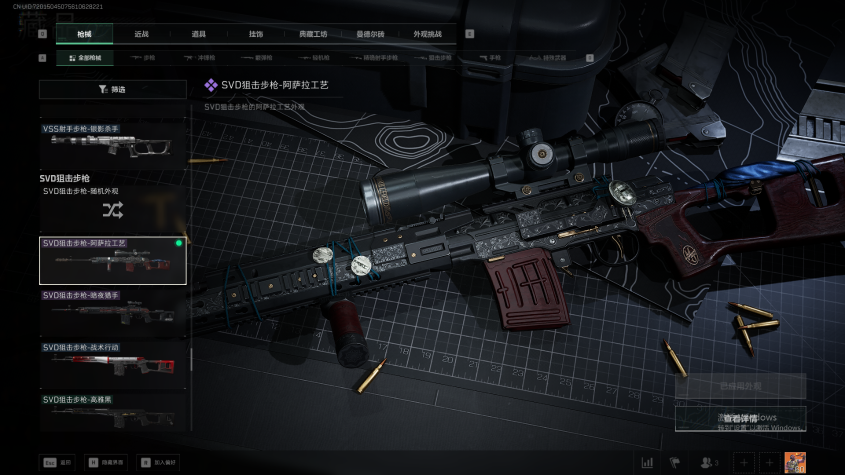Choose the VSS射手步枪-银影杀手 skin
Viewport: 845px width, 475px height.
click(x=112, y=142)
